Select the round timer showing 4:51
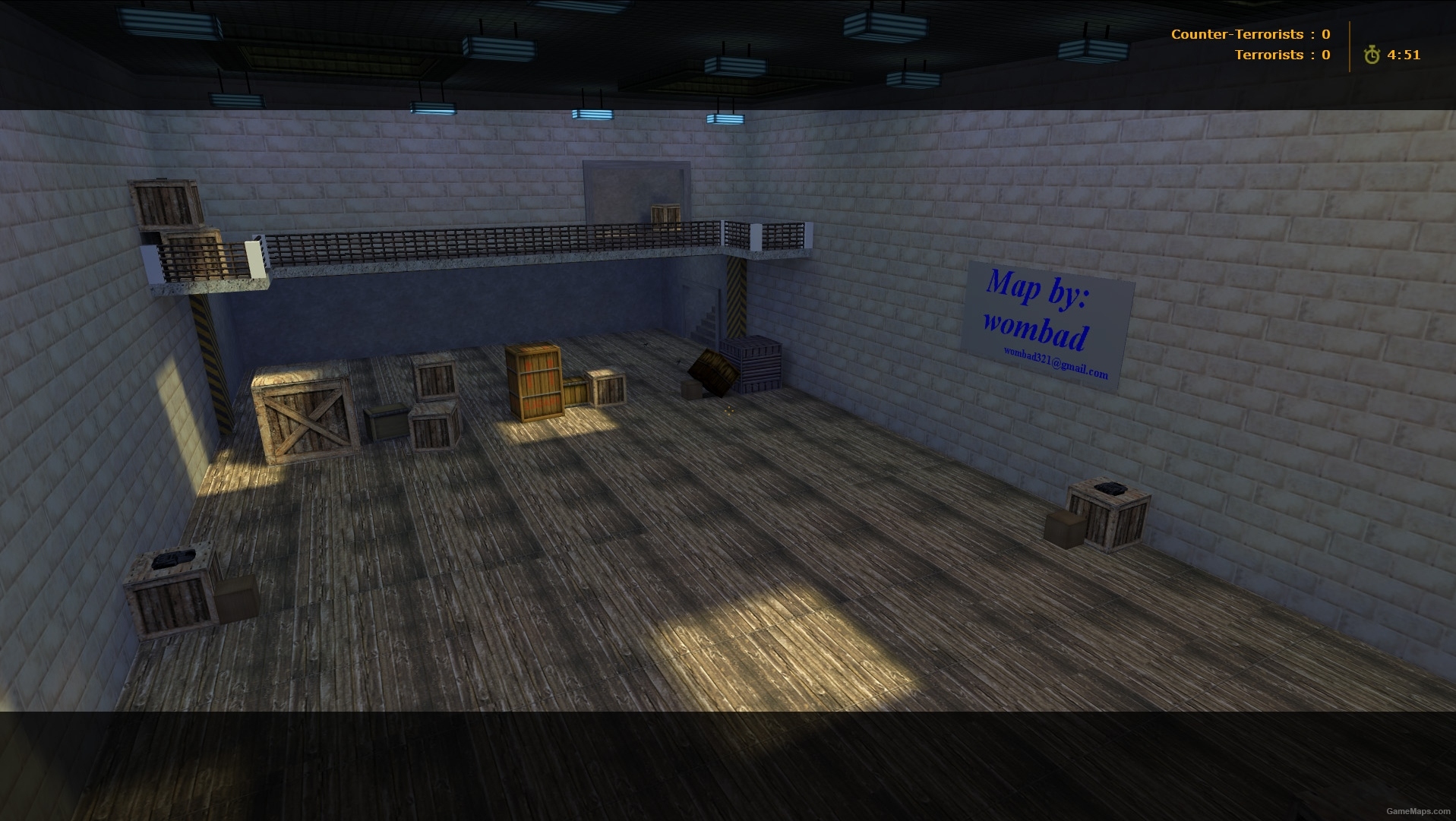The height and width of the screenshot is (821, 1456). (1405, 54)
